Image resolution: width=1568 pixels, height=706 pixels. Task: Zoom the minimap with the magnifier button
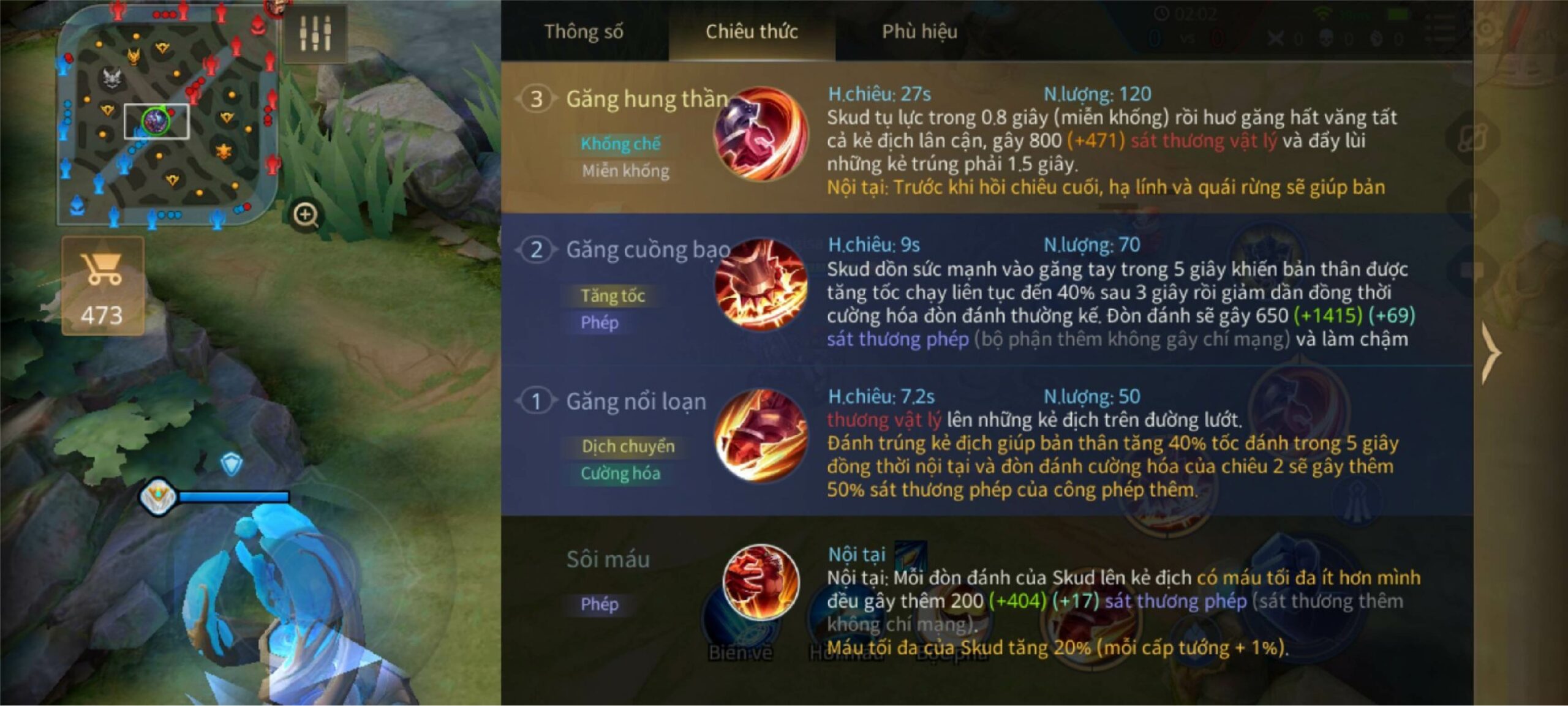(x=306, y=215)
